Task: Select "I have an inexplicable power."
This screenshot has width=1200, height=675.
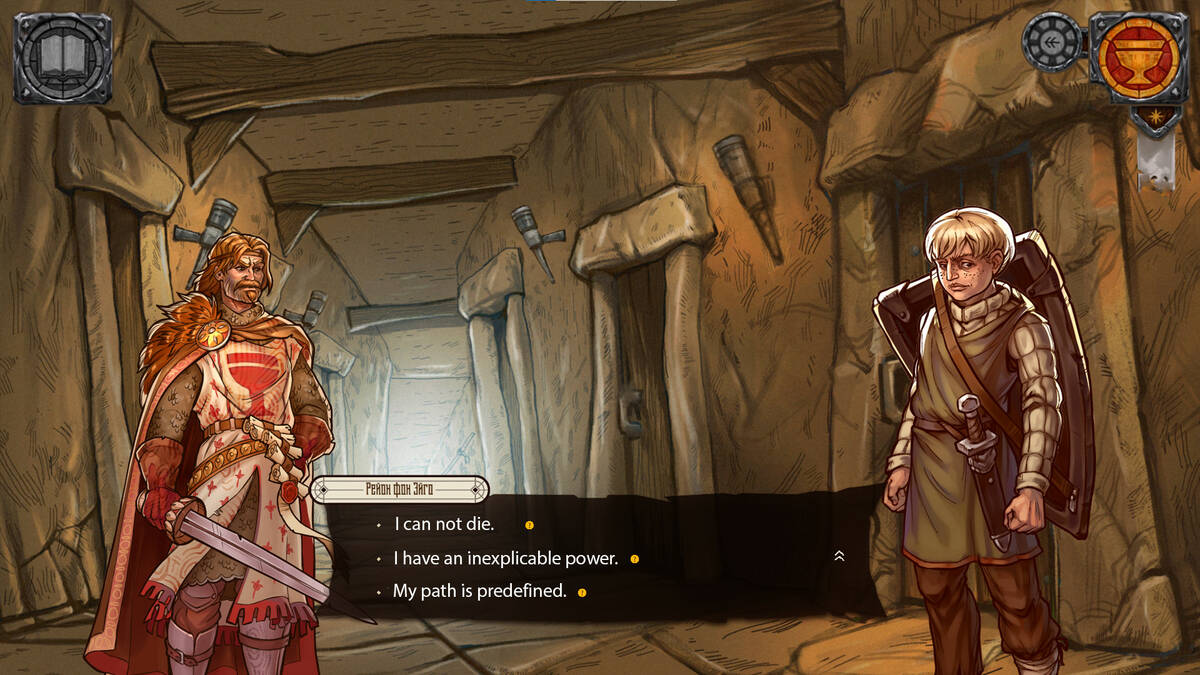Action: click(x=505, y=558)
